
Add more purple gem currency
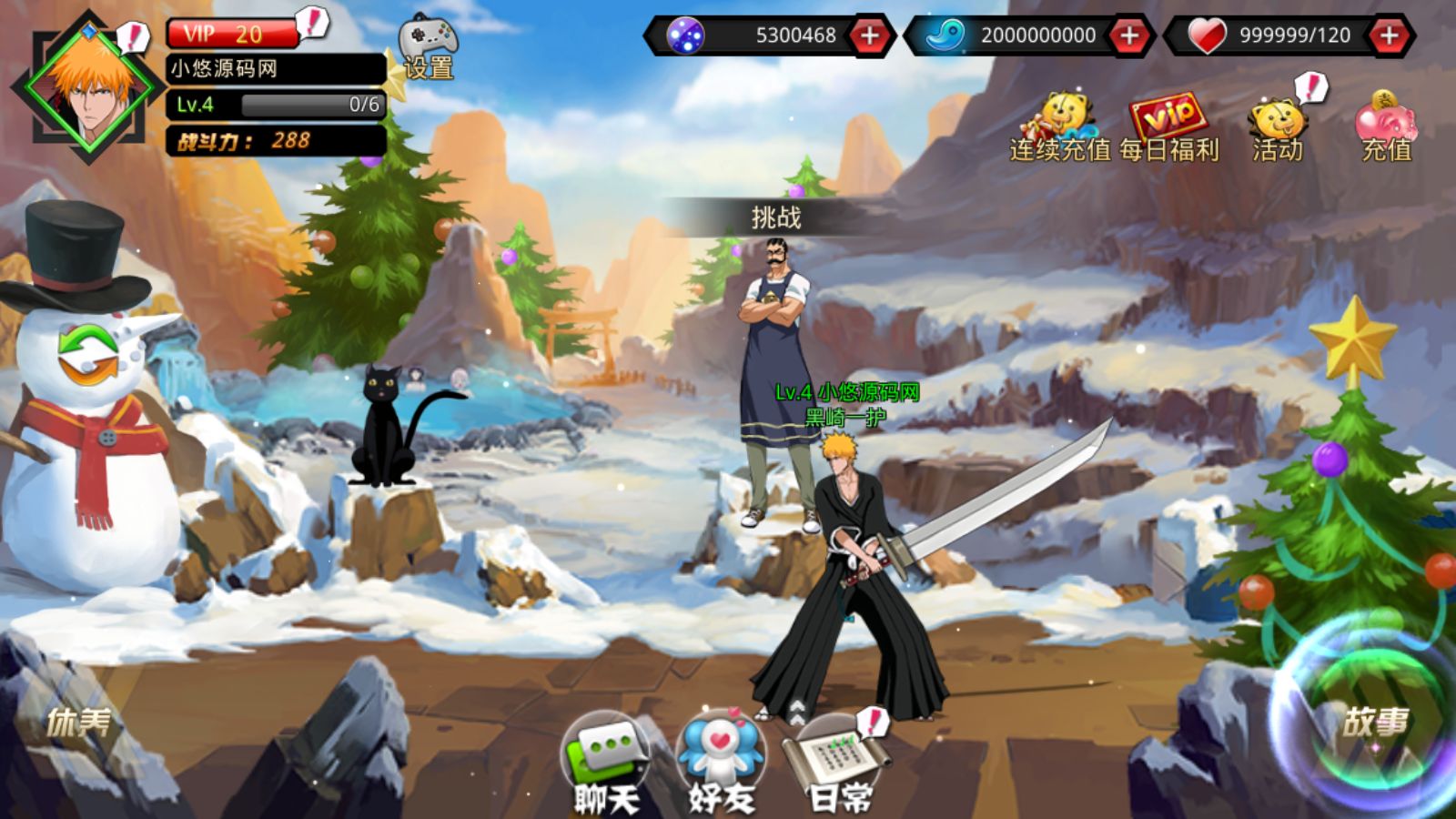870,35
